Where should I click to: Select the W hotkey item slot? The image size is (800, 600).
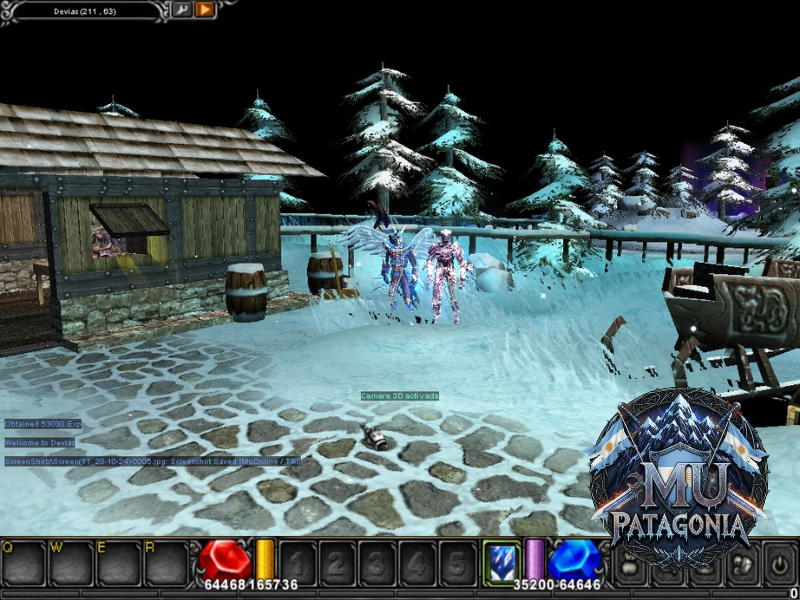click(70, 563)
